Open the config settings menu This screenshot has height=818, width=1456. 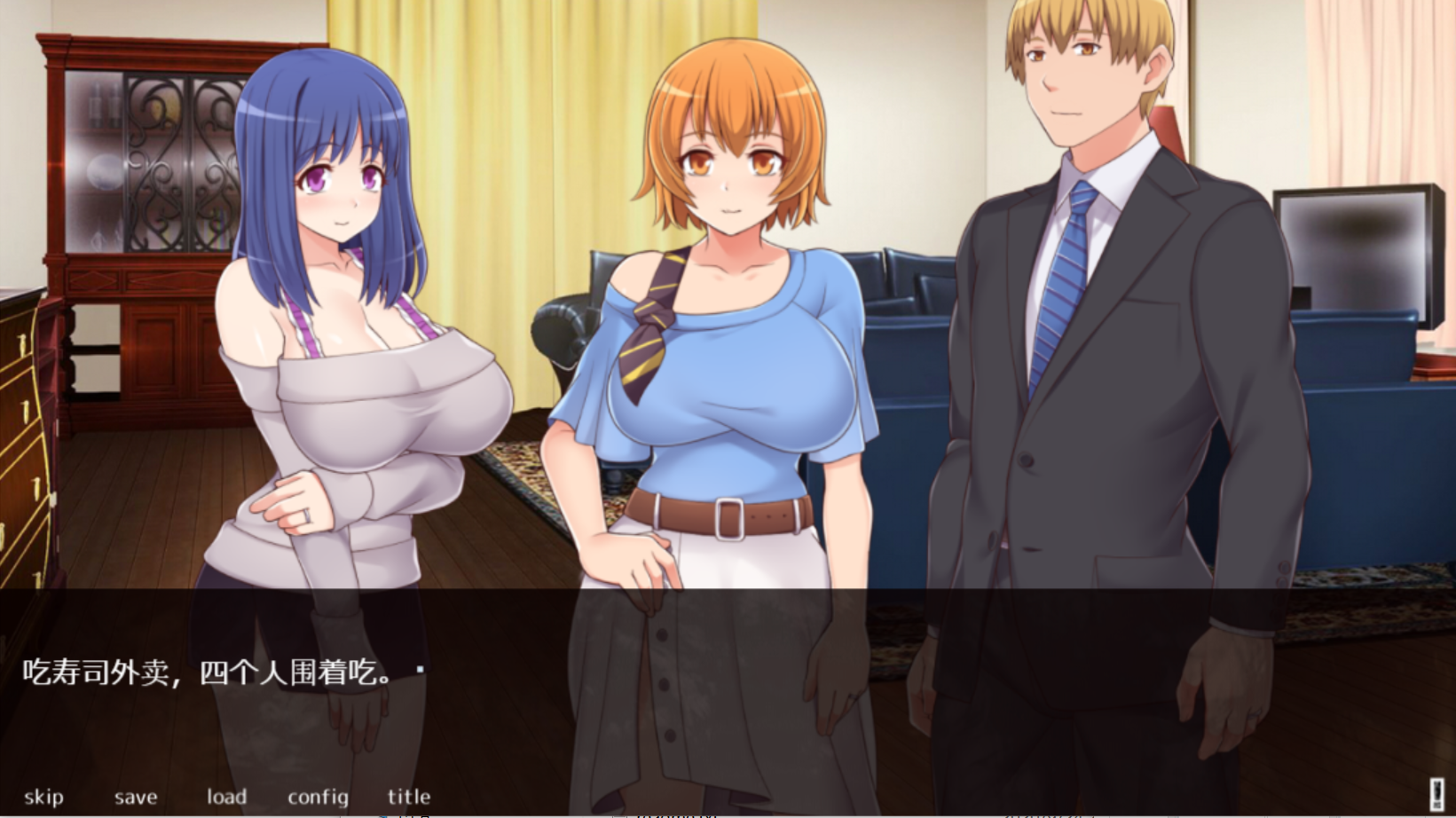click(x=318, y=796)
